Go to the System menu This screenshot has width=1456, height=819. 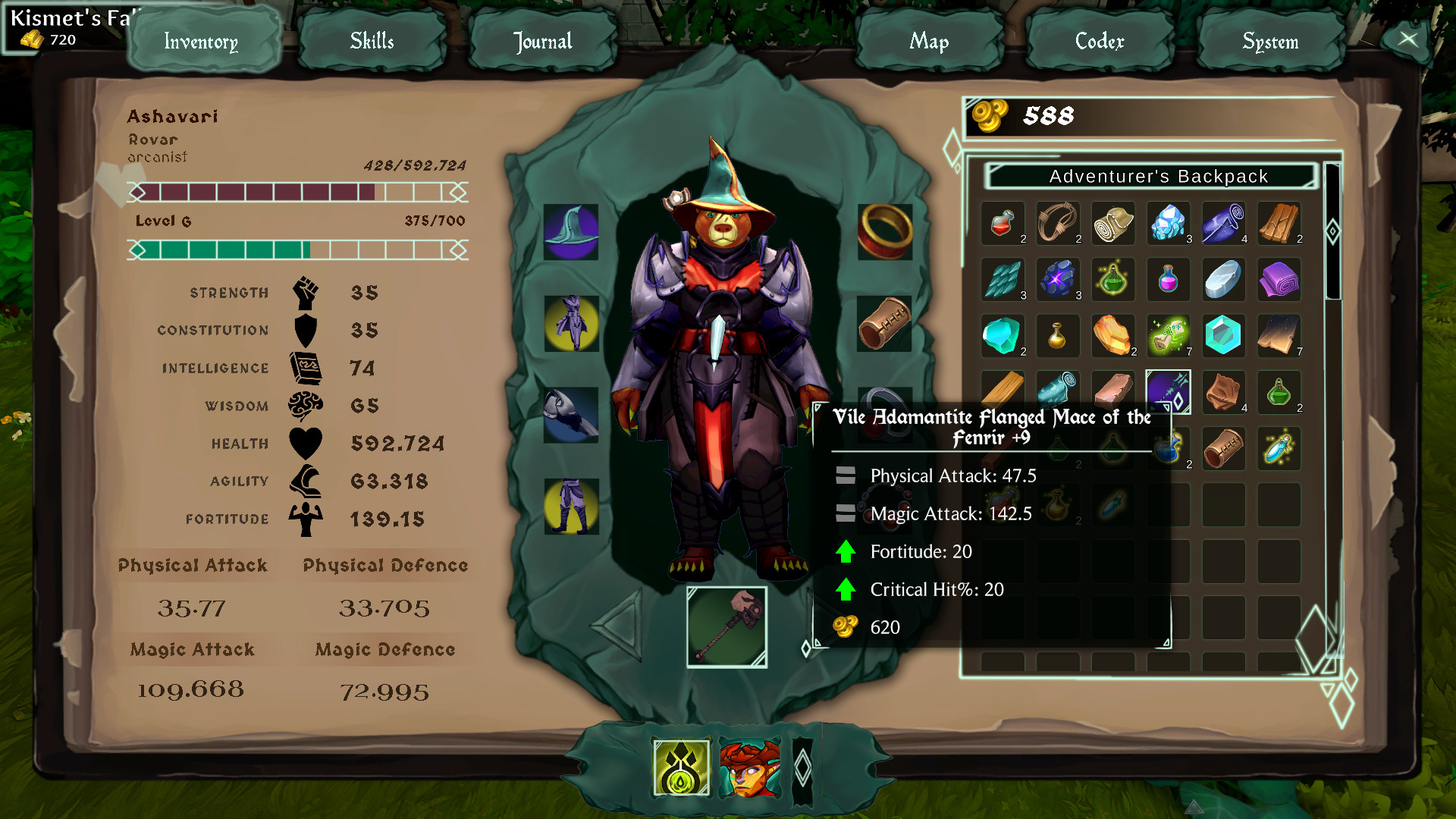tap(1270, 42)
